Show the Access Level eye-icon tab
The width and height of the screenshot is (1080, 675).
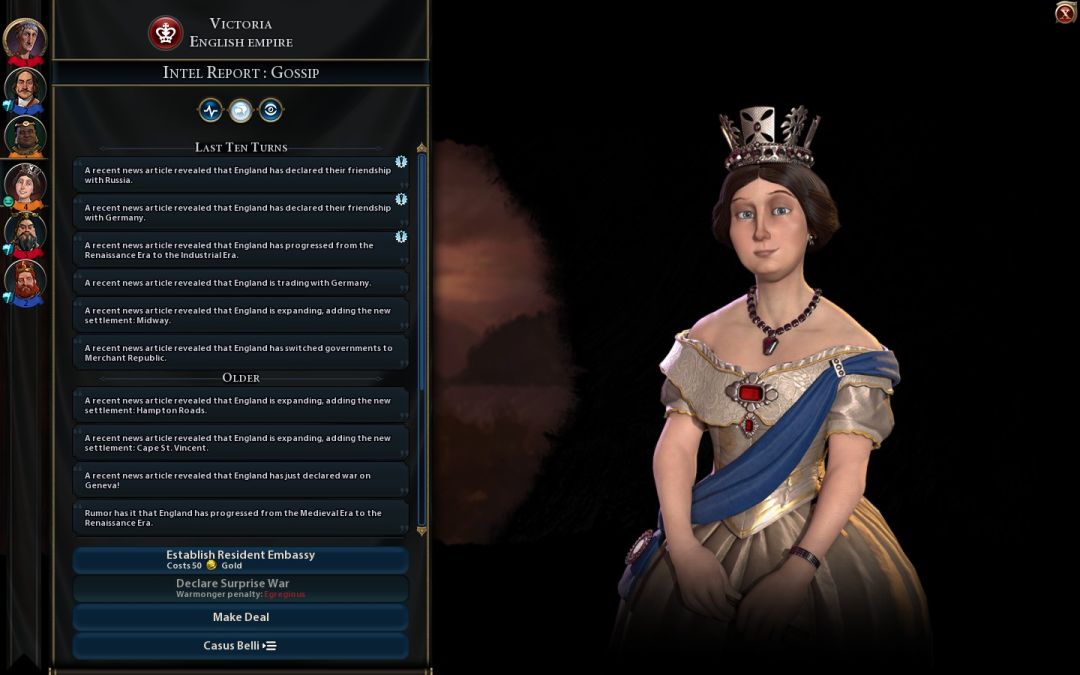[x=270, y=110]
